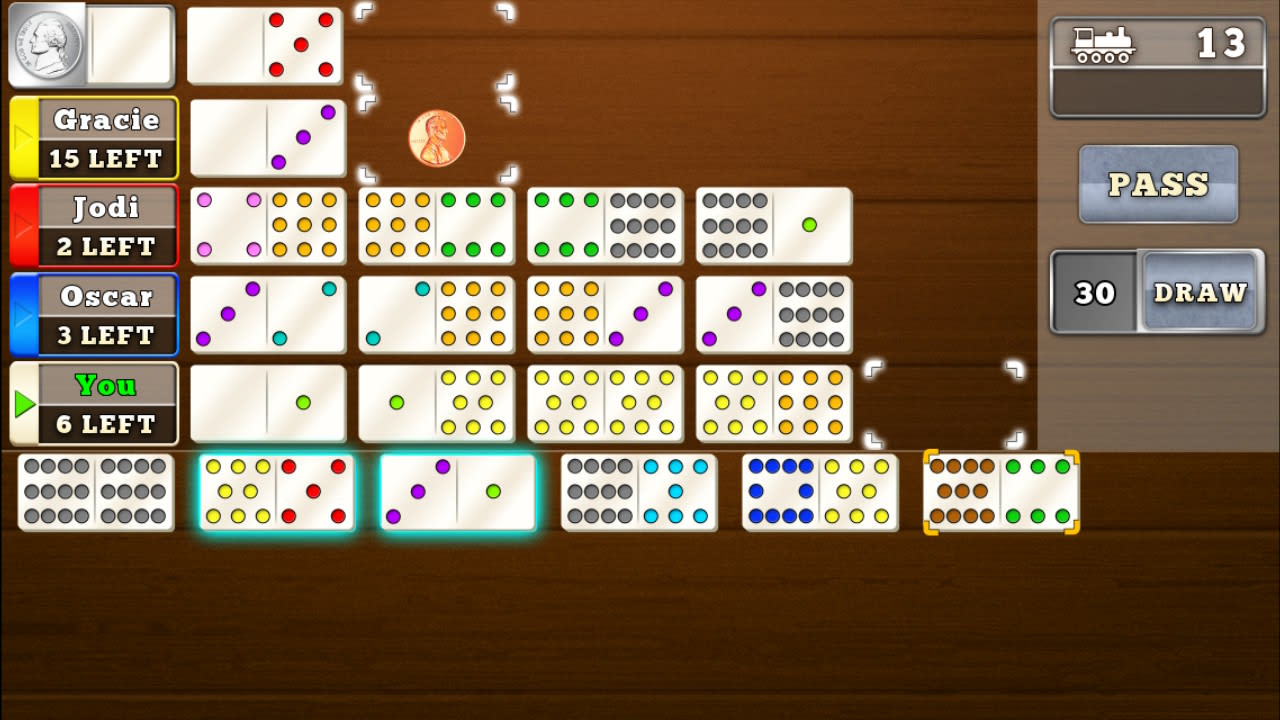Viewport: 1280px width, 720px height.
Task: Click the penny marker on the board
Action: pos(435,137)
